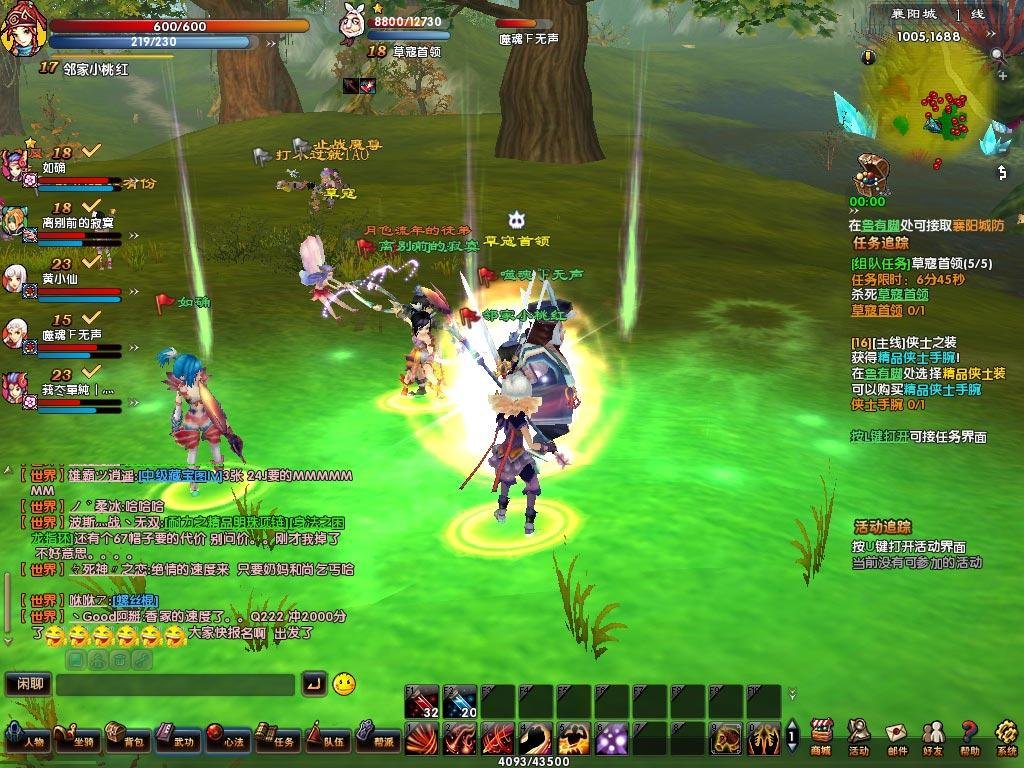1024x768 pixels.
Task: Open the yellow smiley emoticon picker
Action: click(x=344, y=684)
